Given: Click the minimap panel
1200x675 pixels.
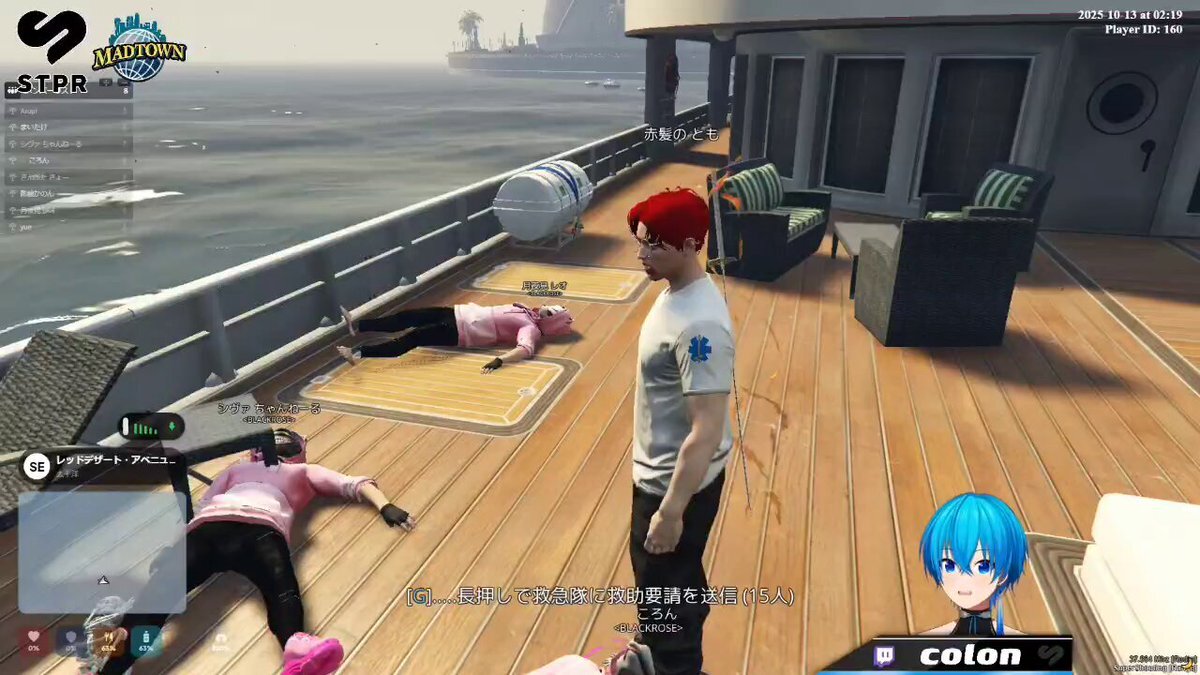Looking at the screenshot, I should (102, 551).
